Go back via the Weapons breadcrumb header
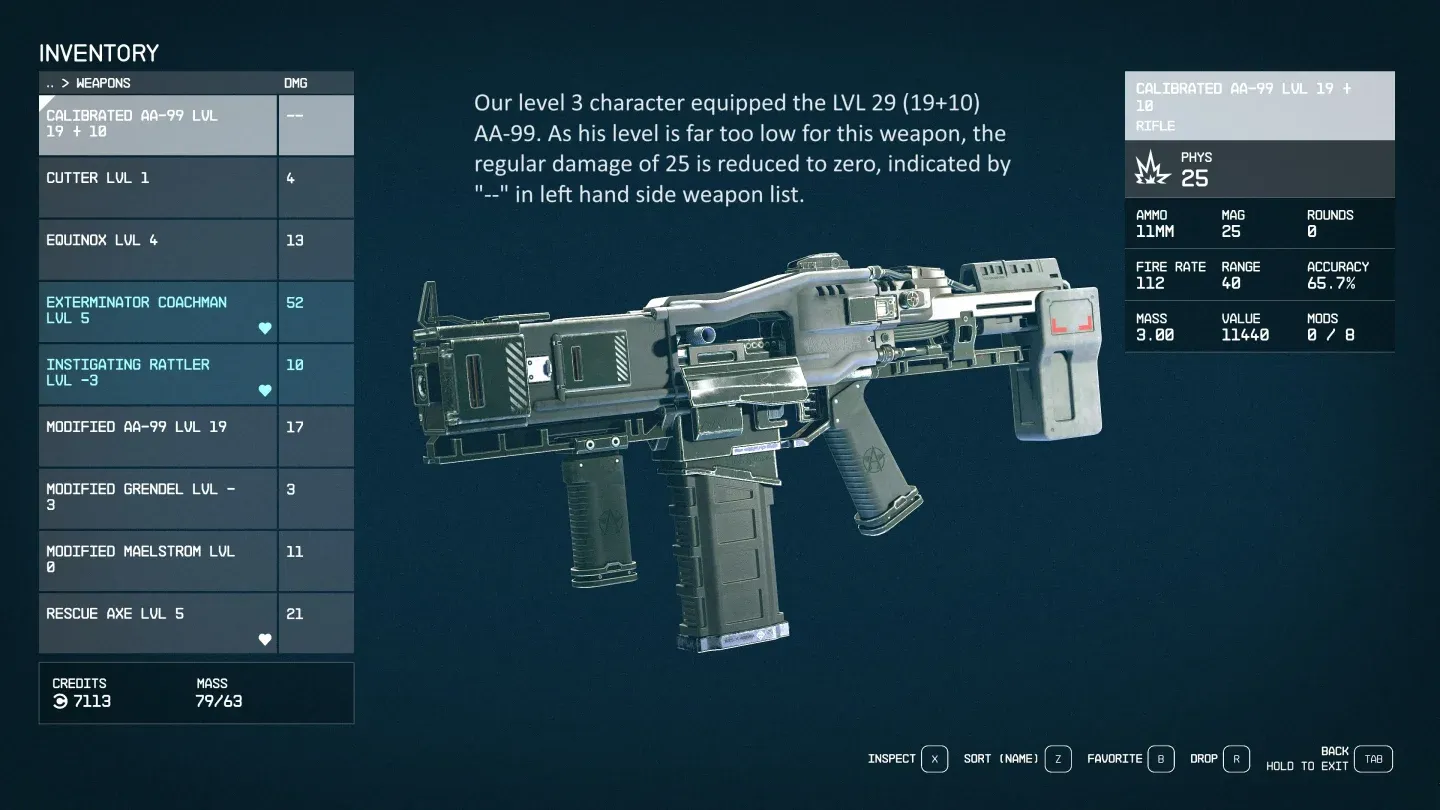The width and height of the screenshot is (1440, 810). pos(88,83)
